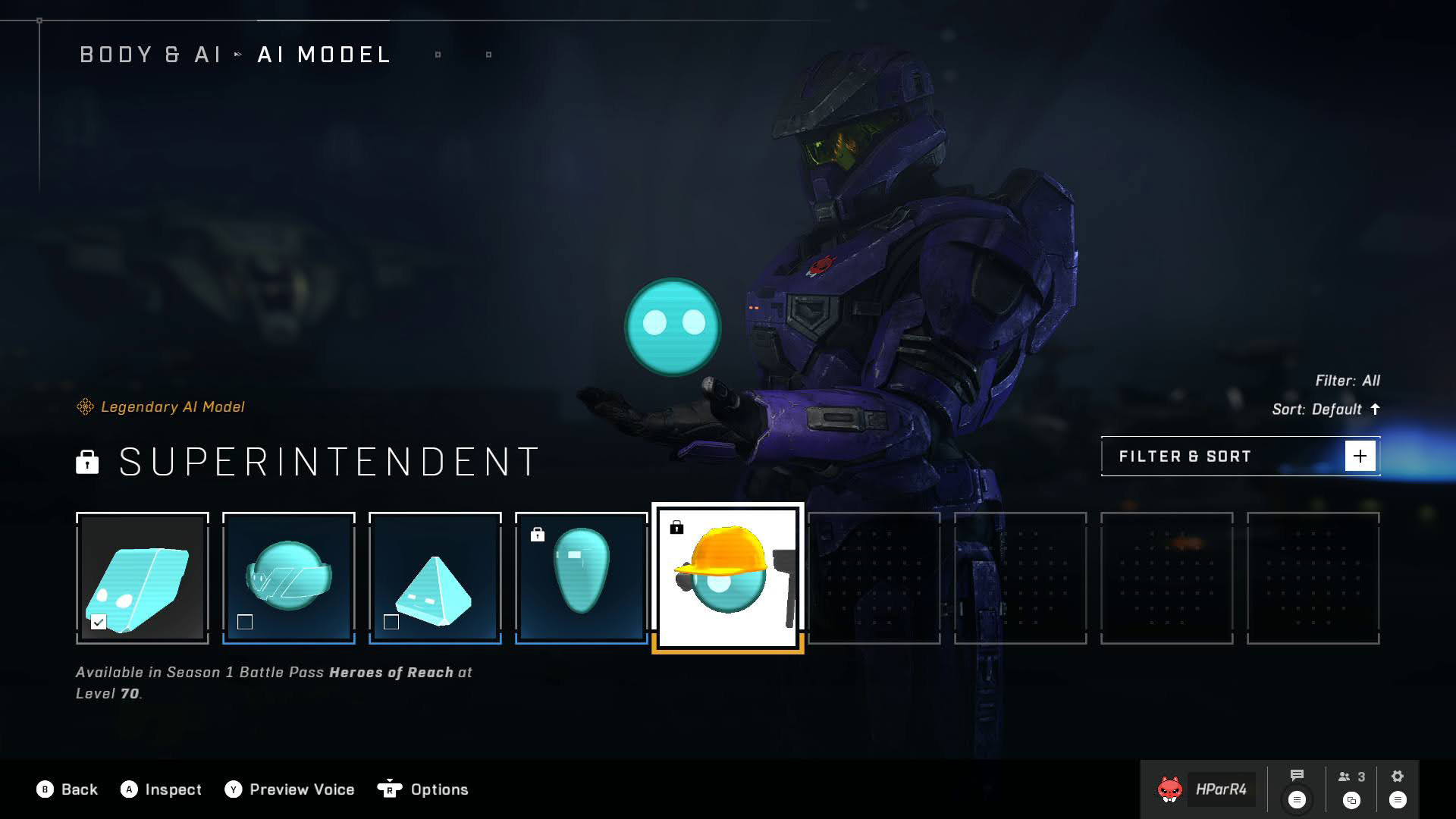Select the Superintendent hard-hat AI model

[727, 578]
